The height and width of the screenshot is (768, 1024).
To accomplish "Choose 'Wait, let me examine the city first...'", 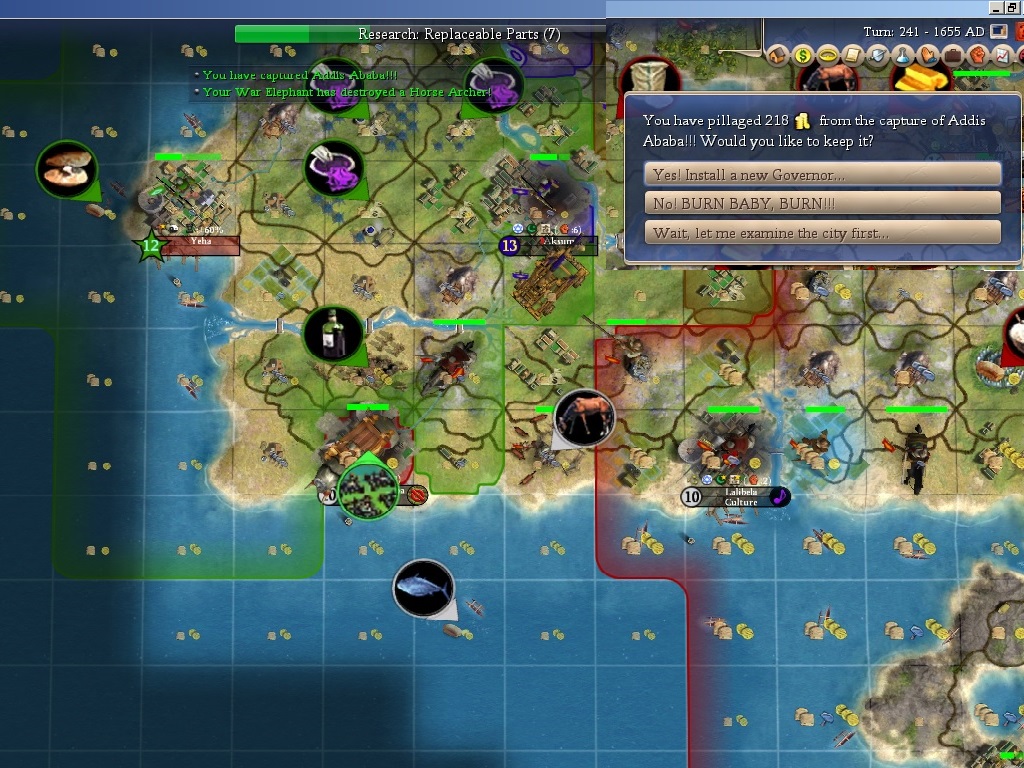I will 822,233.
